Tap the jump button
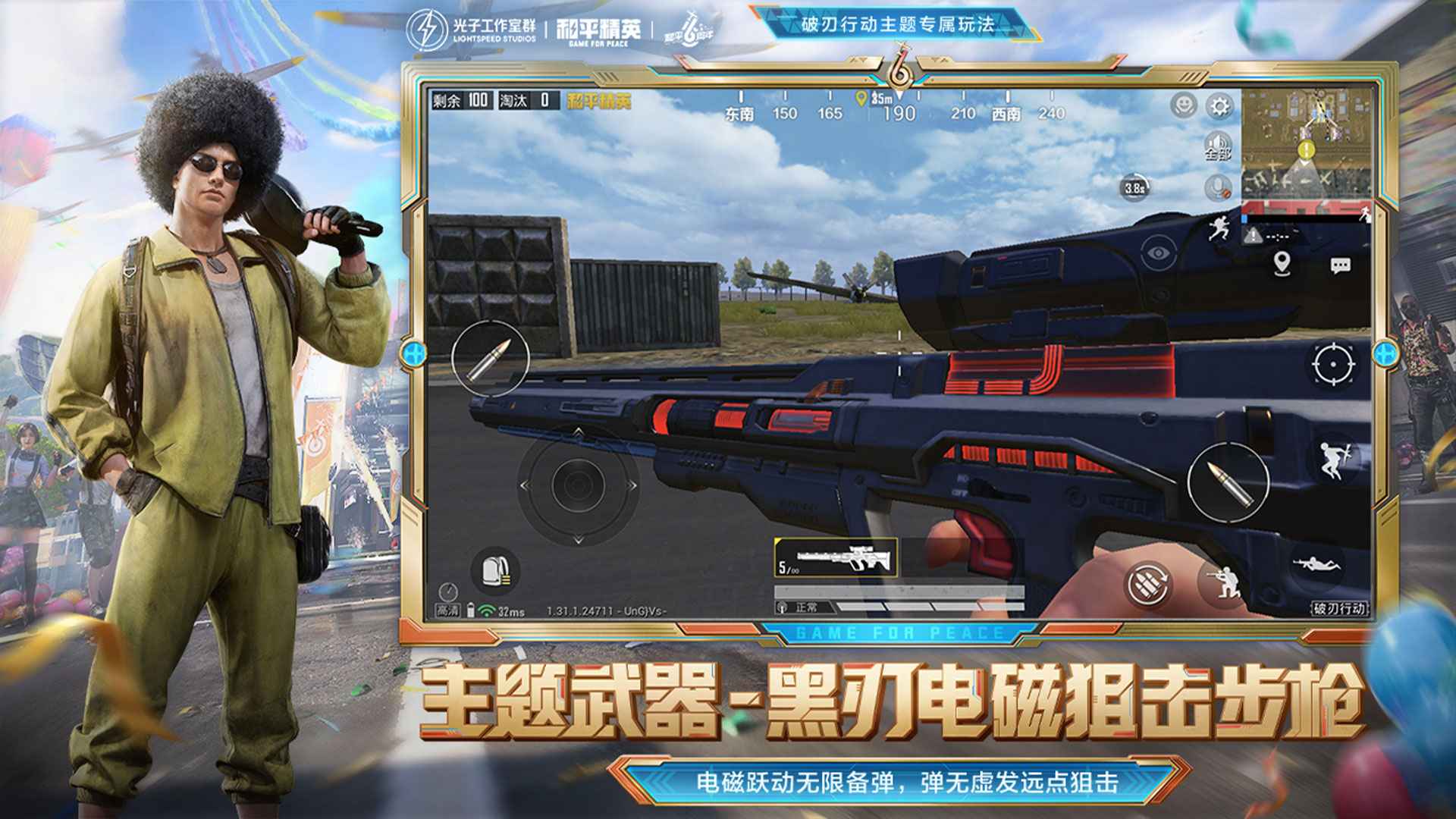Image resolution: width=1456 pixels, height=819 pixels. click(1333, 460)
